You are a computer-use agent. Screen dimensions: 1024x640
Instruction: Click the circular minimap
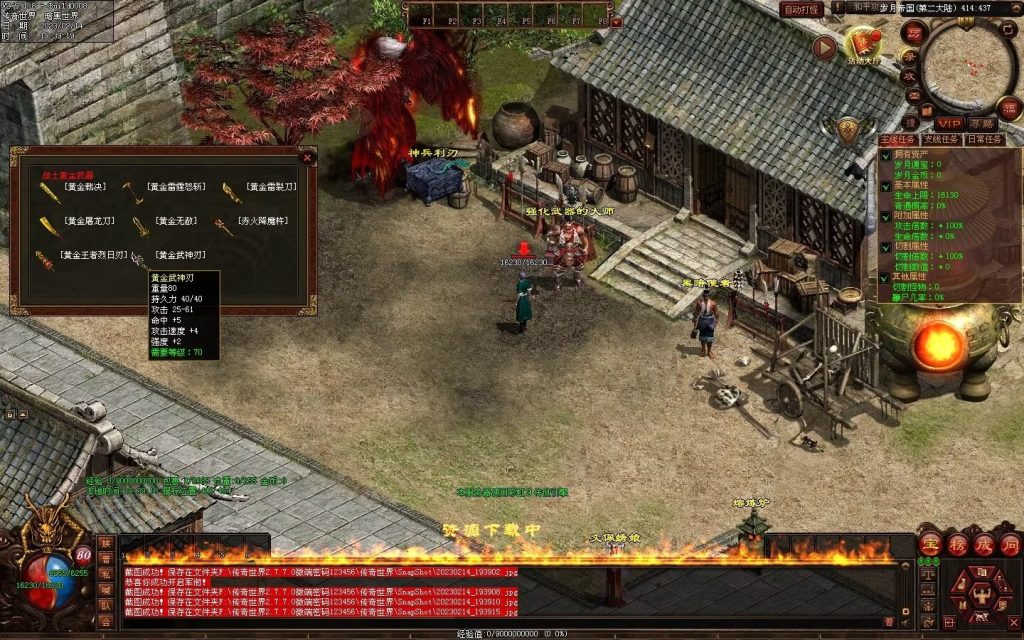tap(968, 68)
